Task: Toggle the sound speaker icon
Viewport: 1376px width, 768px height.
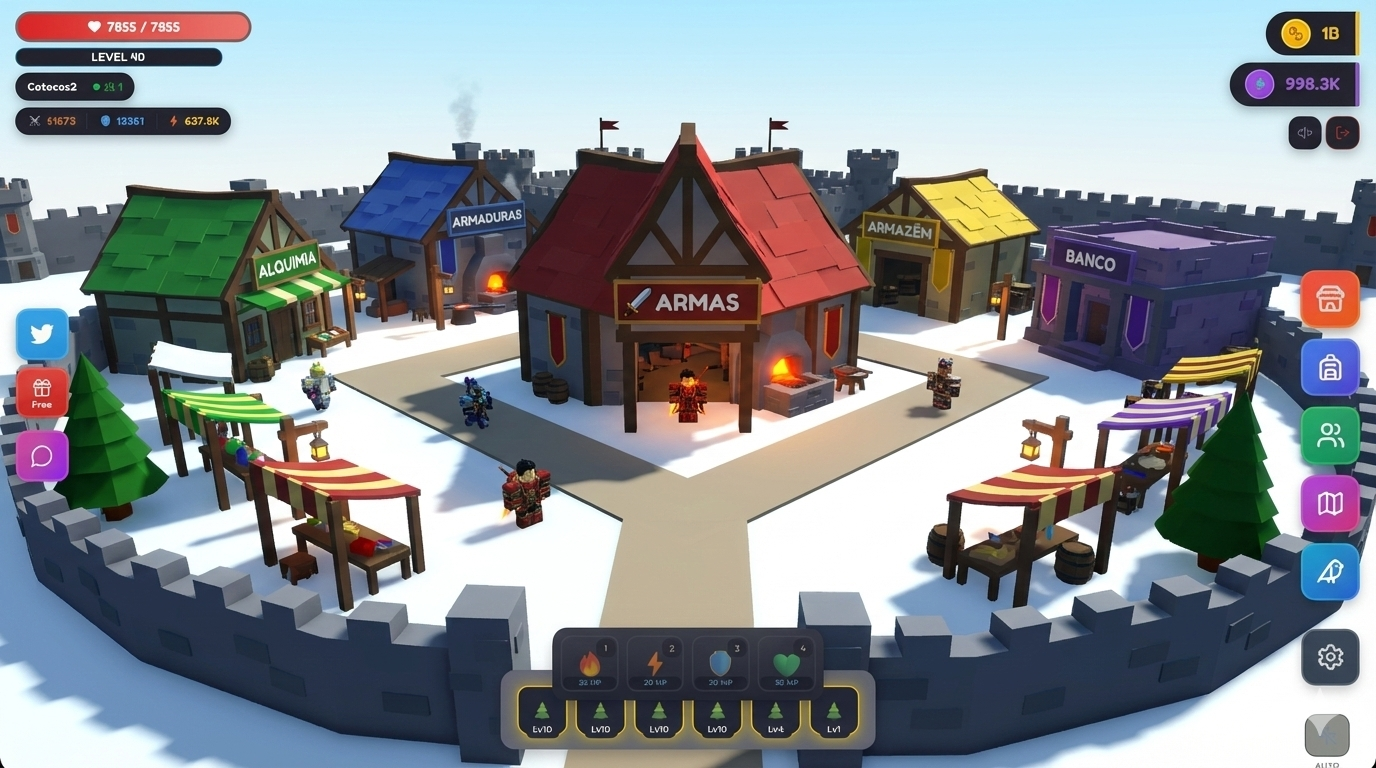Action: coord(1303,132)
